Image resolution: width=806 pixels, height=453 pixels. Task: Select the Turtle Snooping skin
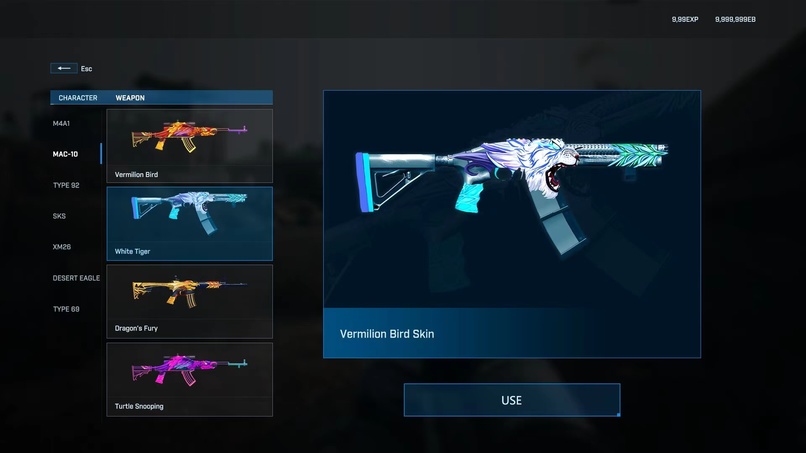click(189, 379)
